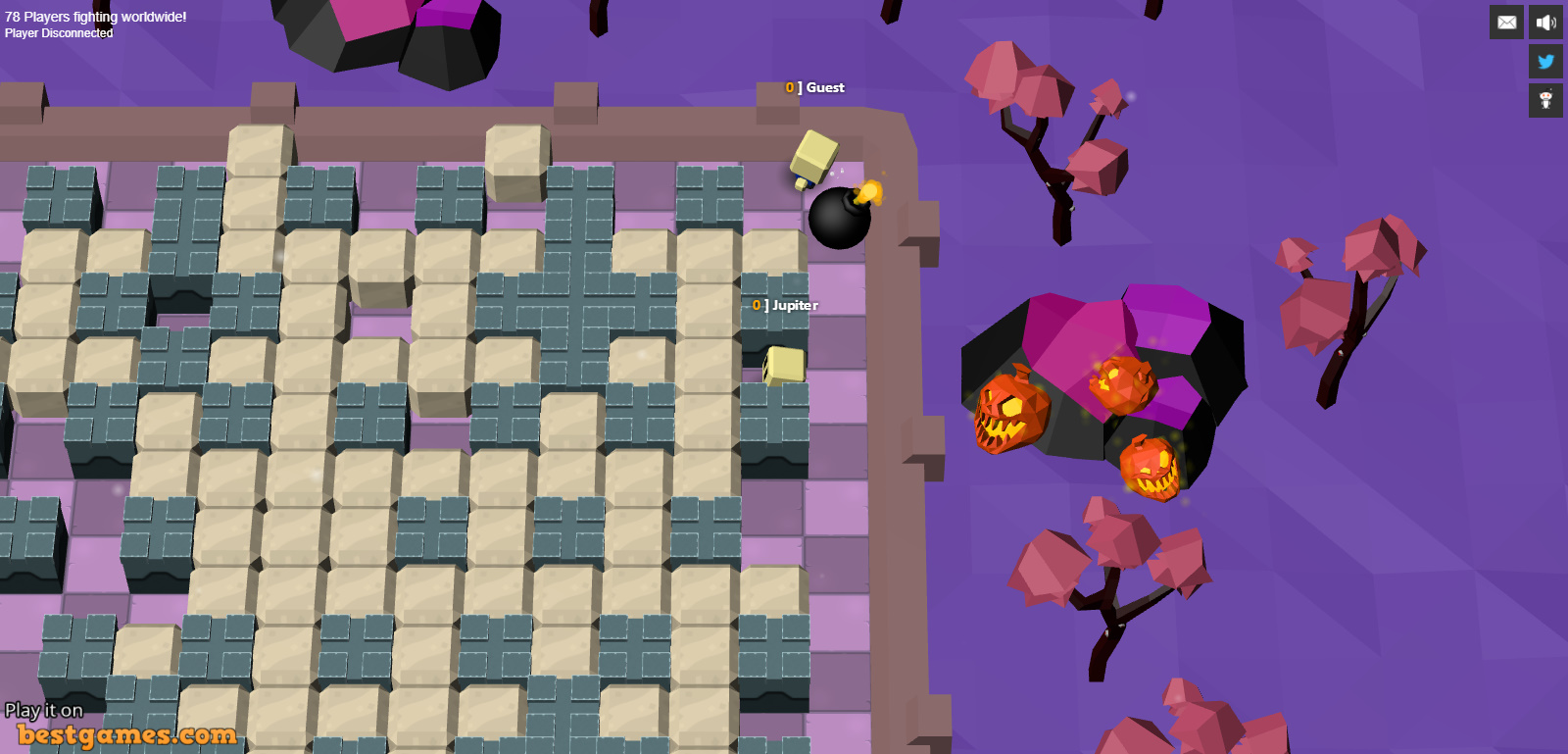Viewport: 1568px width, 754px height.
Task: Open the contact mail icon
Action: (1506, 22)
